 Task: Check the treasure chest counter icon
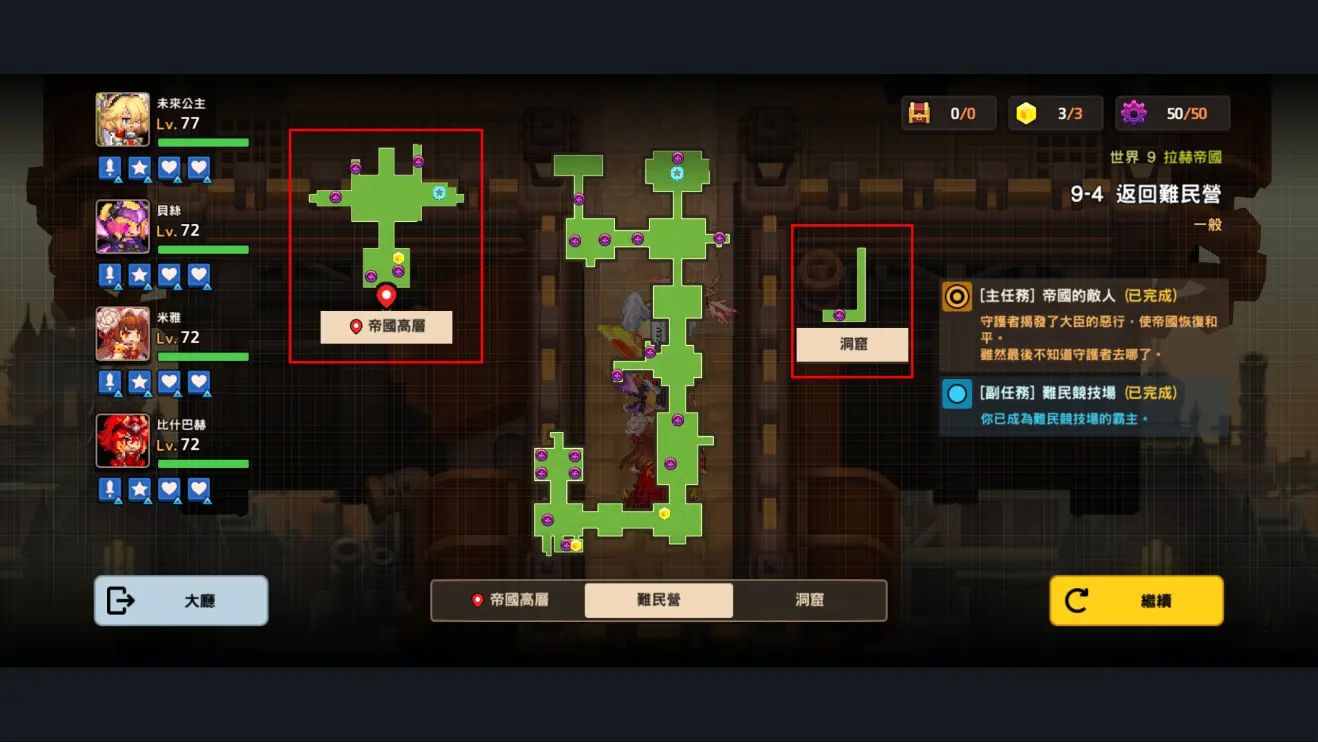pos(919,114)
